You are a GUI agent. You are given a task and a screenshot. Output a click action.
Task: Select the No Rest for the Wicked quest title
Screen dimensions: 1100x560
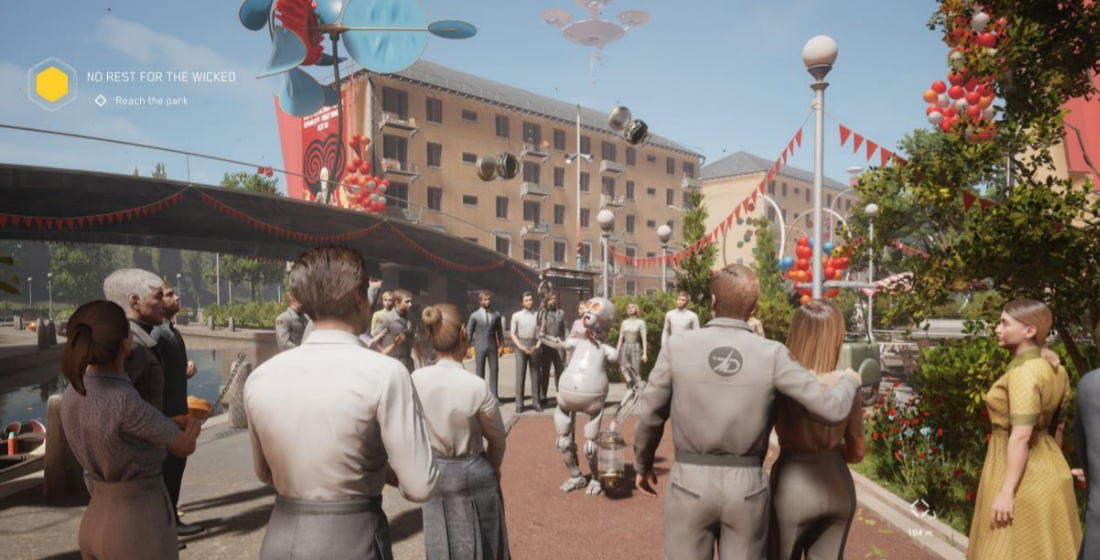[161, 77]
